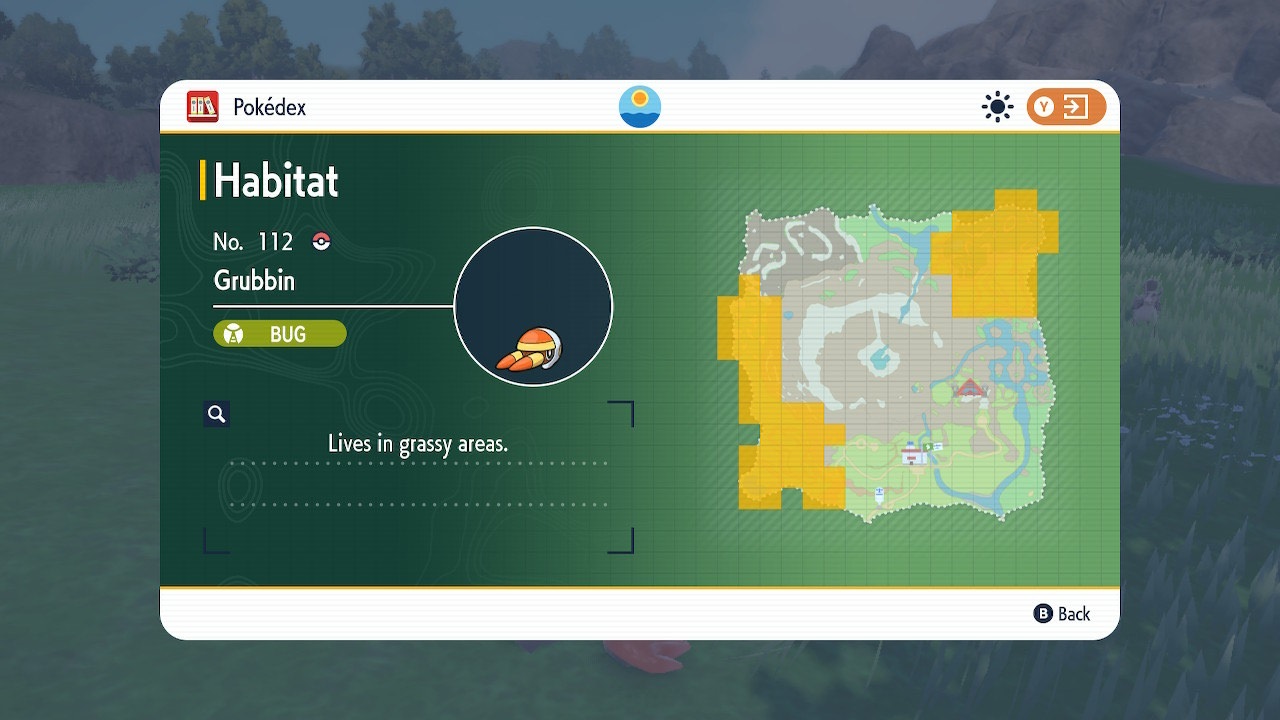Open the magnifying glass description search

[216, 414]
